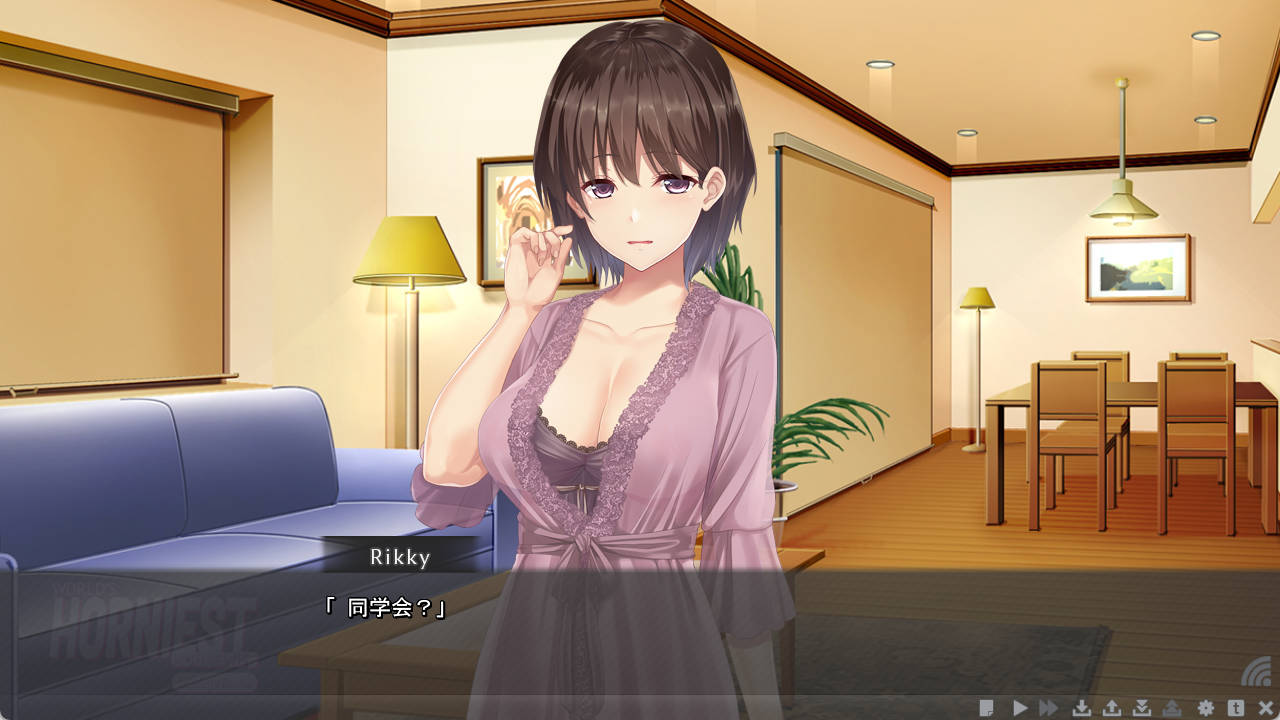
Task: Quick load with the double up-arrow icon
Action: (1172, 708)
